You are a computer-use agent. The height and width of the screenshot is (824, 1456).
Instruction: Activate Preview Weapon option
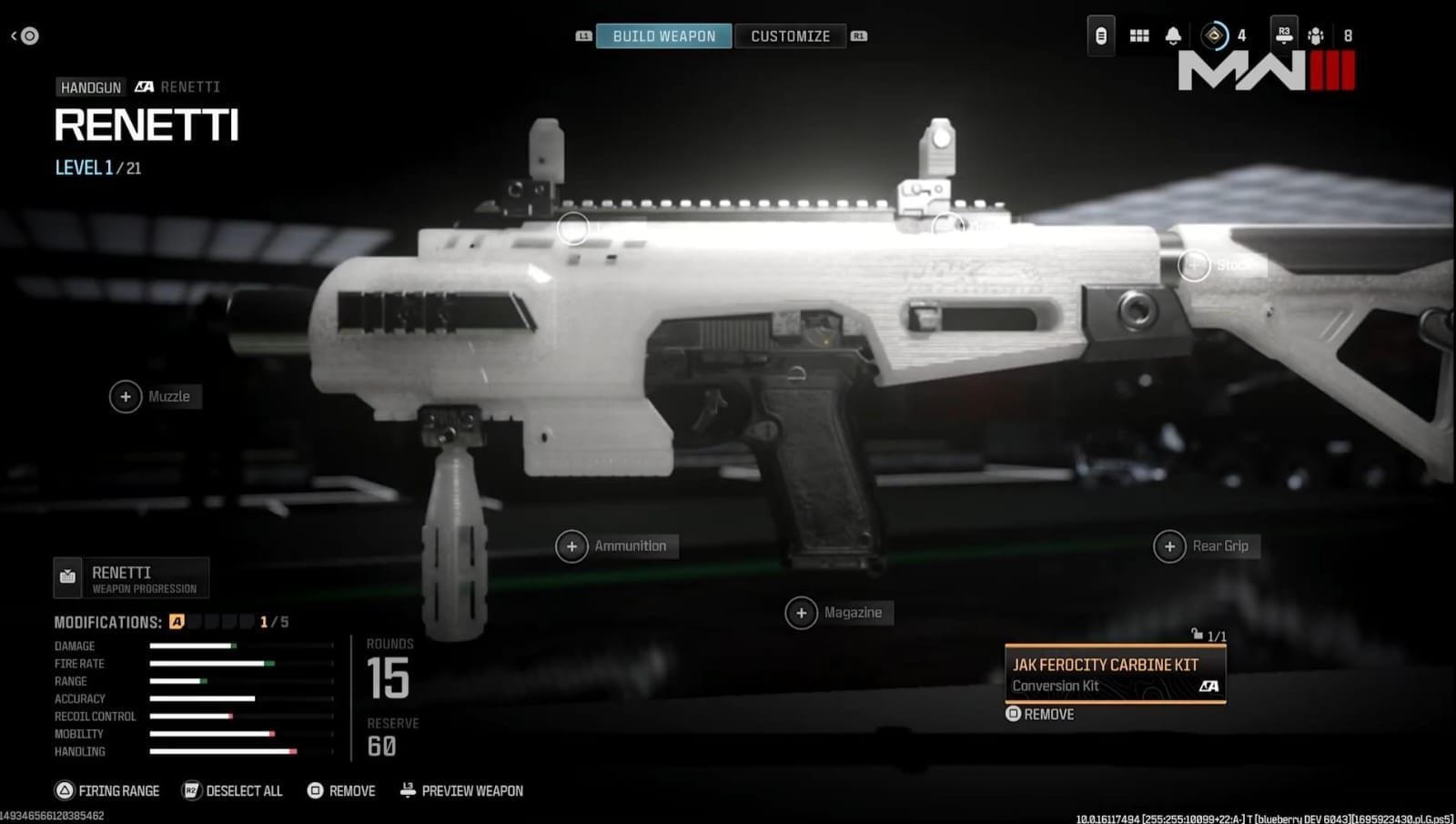[461, 790]
